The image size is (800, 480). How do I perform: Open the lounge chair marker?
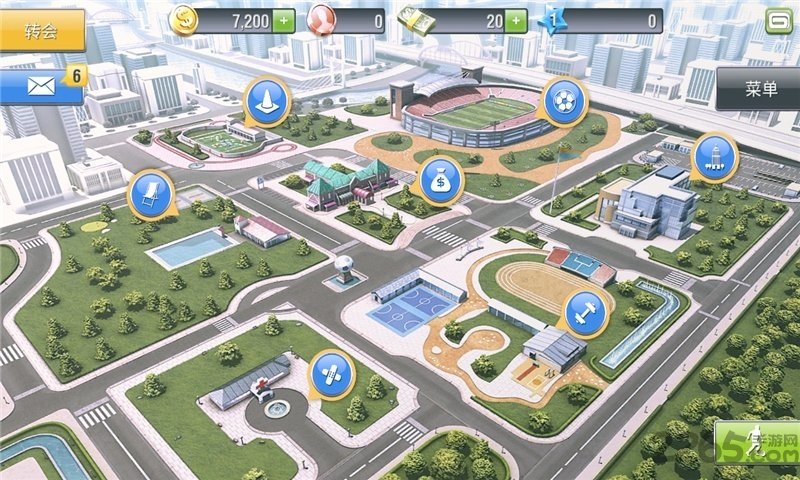[x=151, y=193]
